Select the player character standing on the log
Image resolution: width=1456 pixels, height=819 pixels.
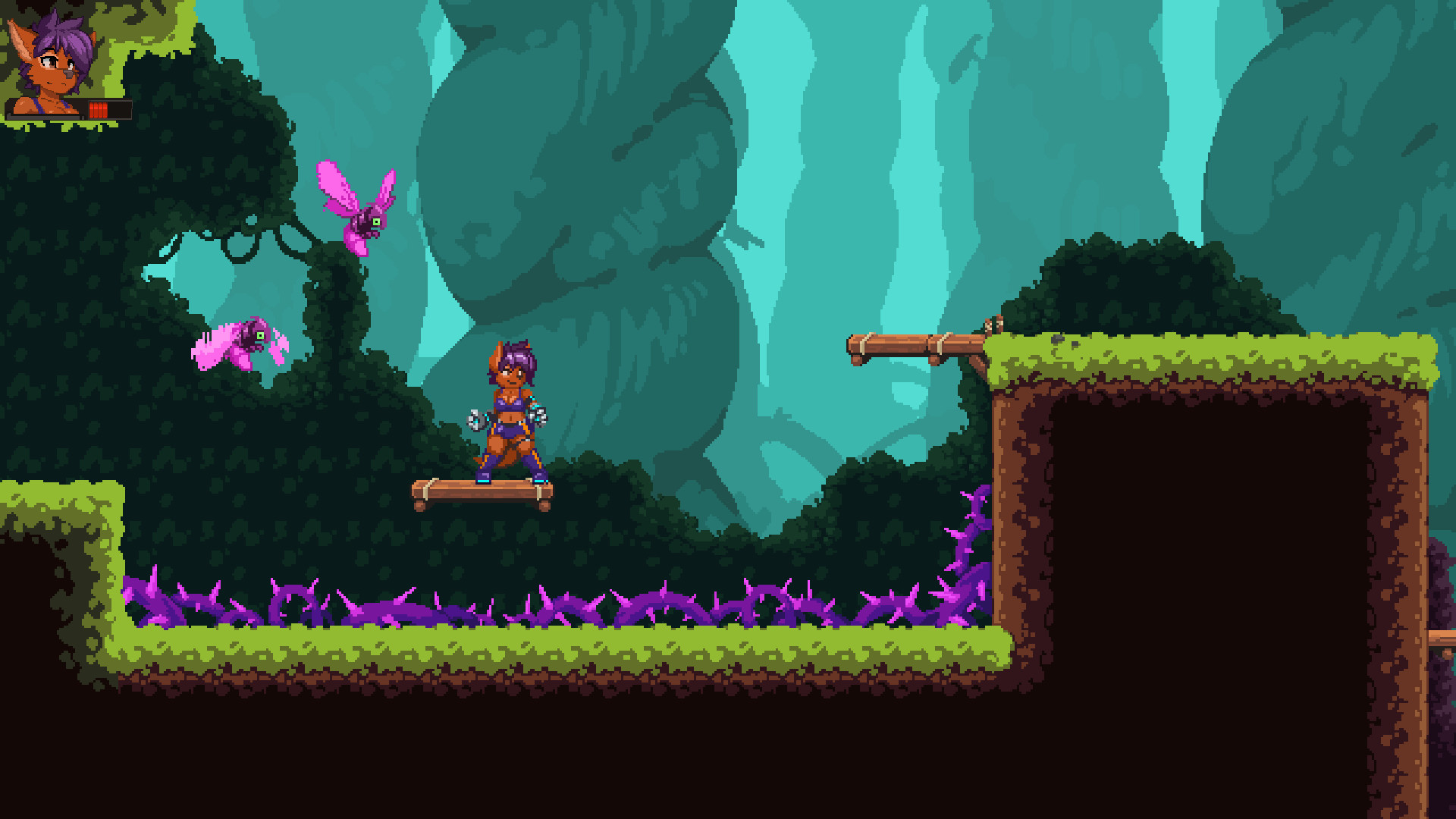pyautogui.click(x=508, y=409)
